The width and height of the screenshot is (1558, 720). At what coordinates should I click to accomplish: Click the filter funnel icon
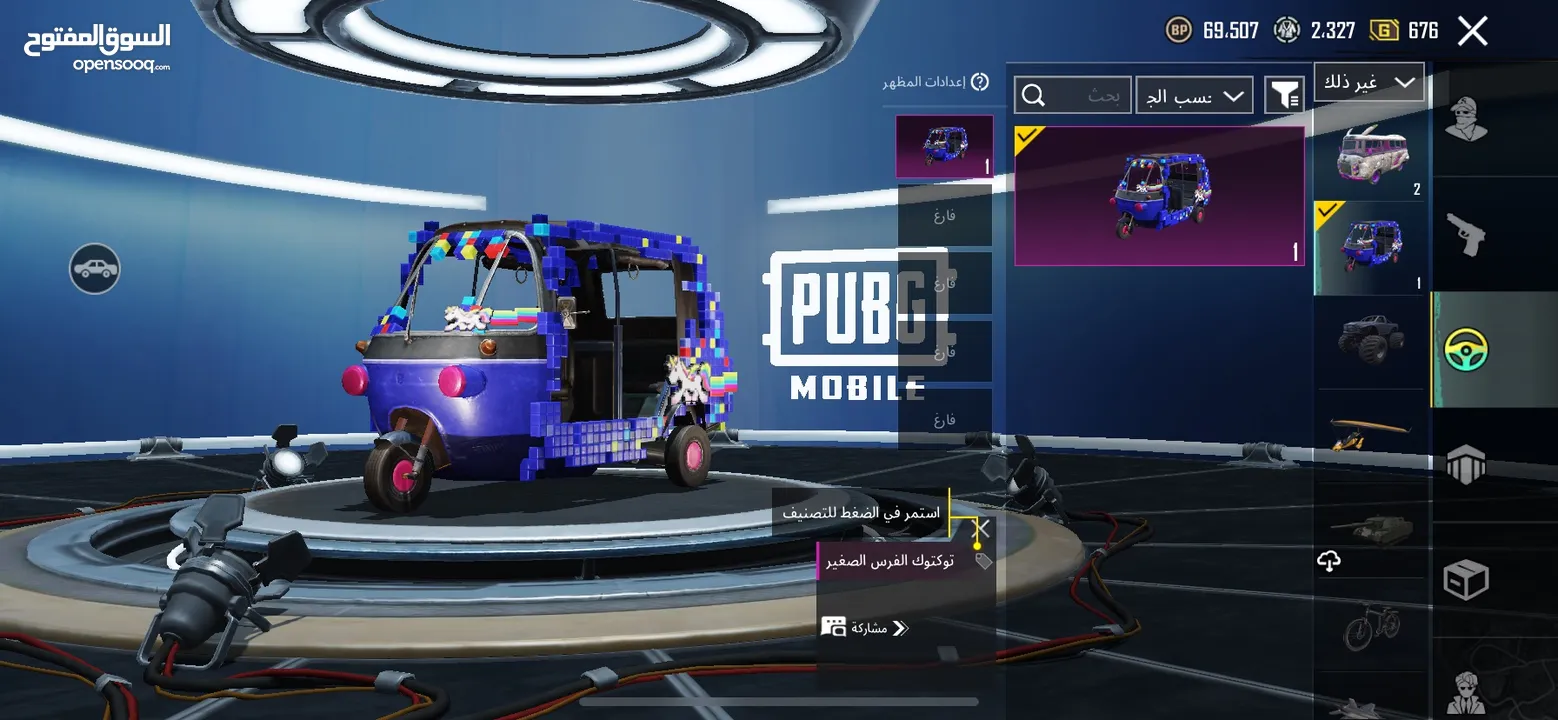point(1286,93)
